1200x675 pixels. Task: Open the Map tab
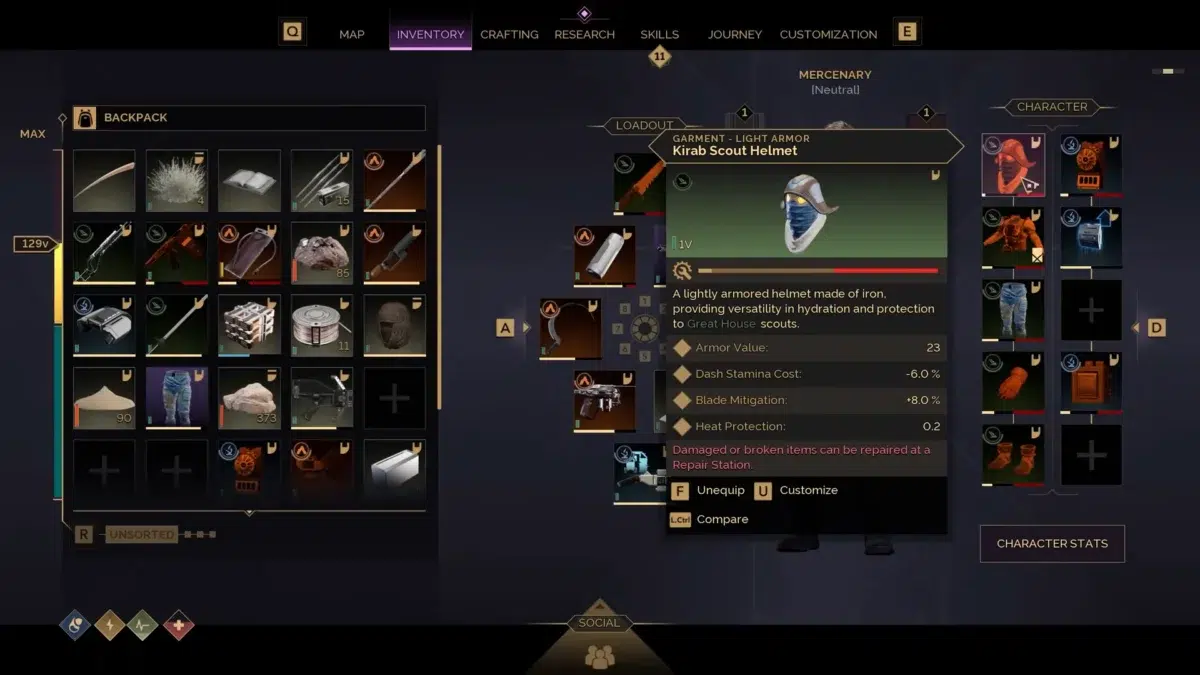pos(351,34)
